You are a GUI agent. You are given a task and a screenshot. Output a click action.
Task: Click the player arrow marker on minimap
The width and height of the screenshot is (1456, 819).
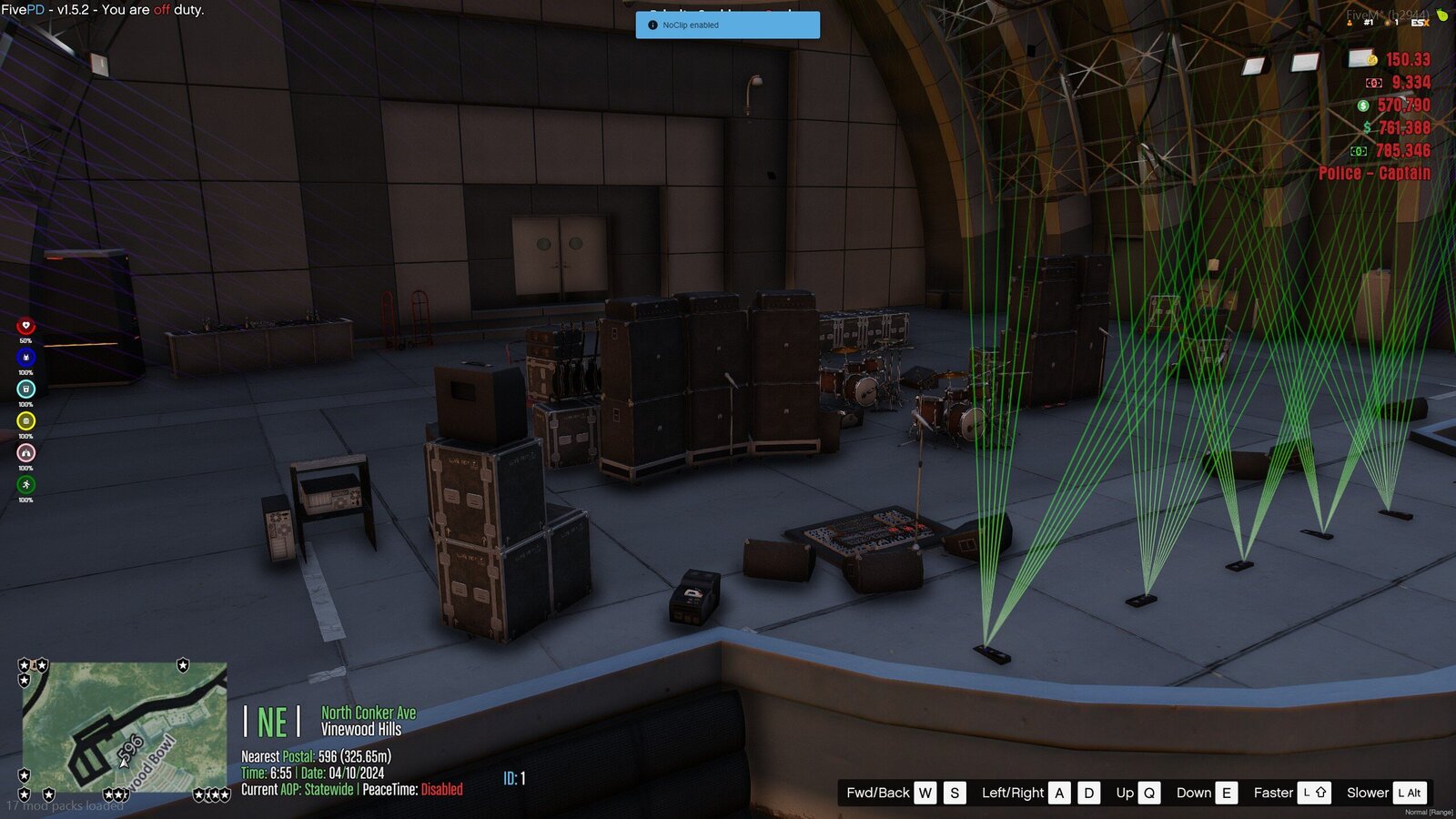tap(124, 760)
